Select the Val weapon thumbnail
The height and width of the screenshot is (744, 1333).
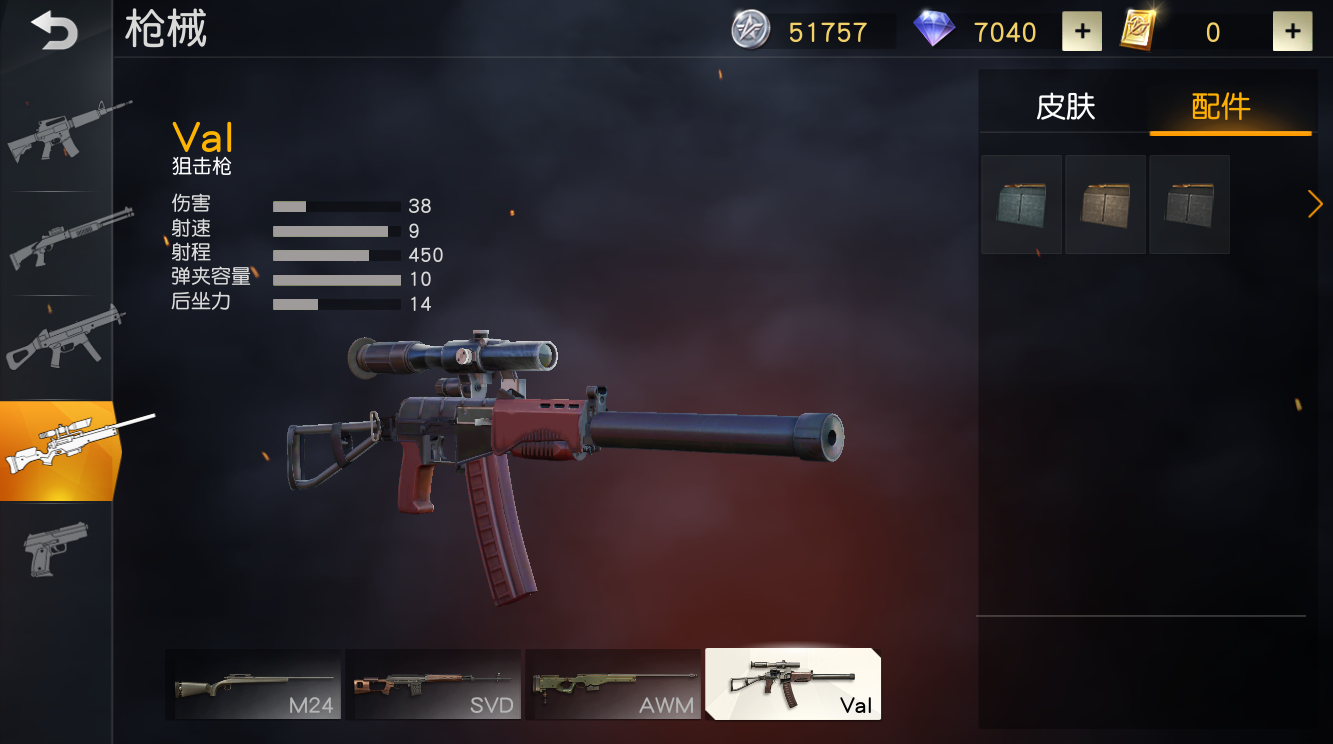click(x=792, y=685)
